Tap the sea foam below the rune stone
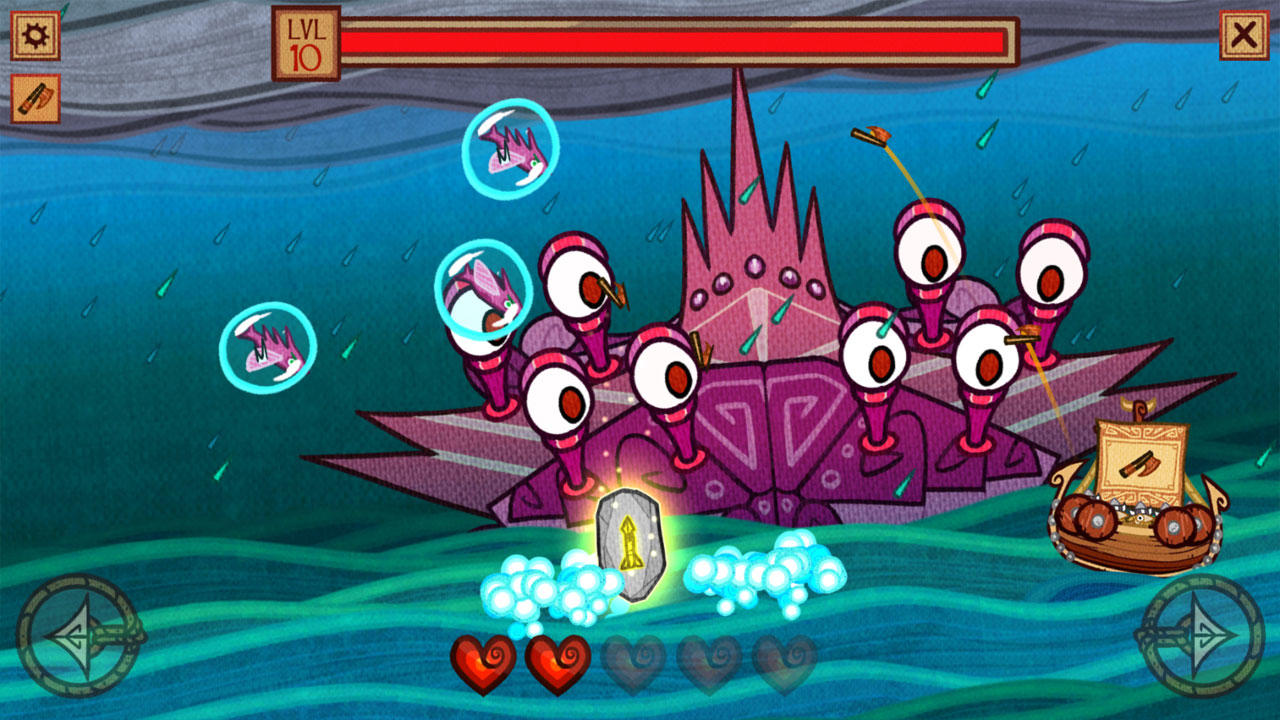This screenshot has width=1280, height=720. coord(545,585)
